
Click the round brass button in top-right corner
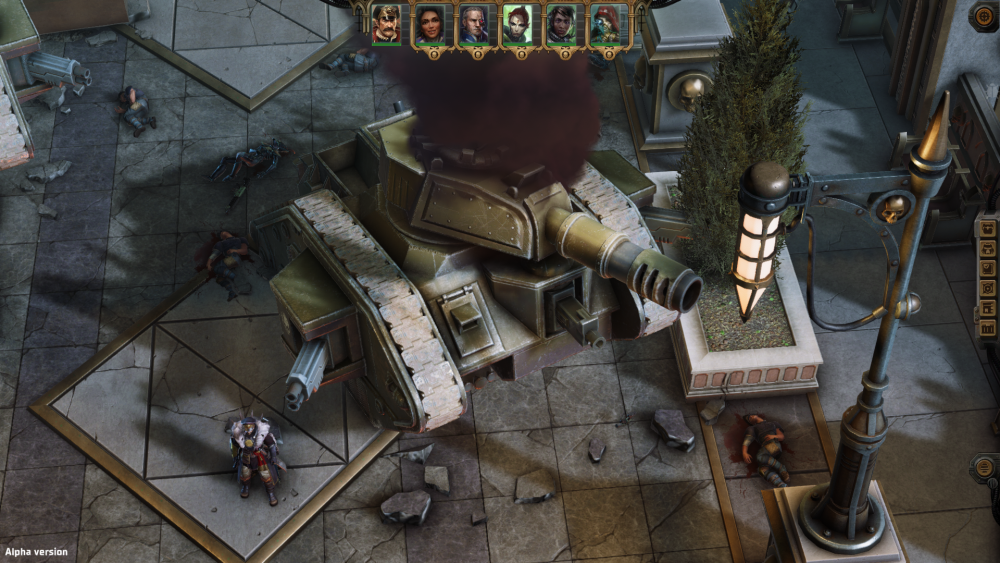(984, 15)
